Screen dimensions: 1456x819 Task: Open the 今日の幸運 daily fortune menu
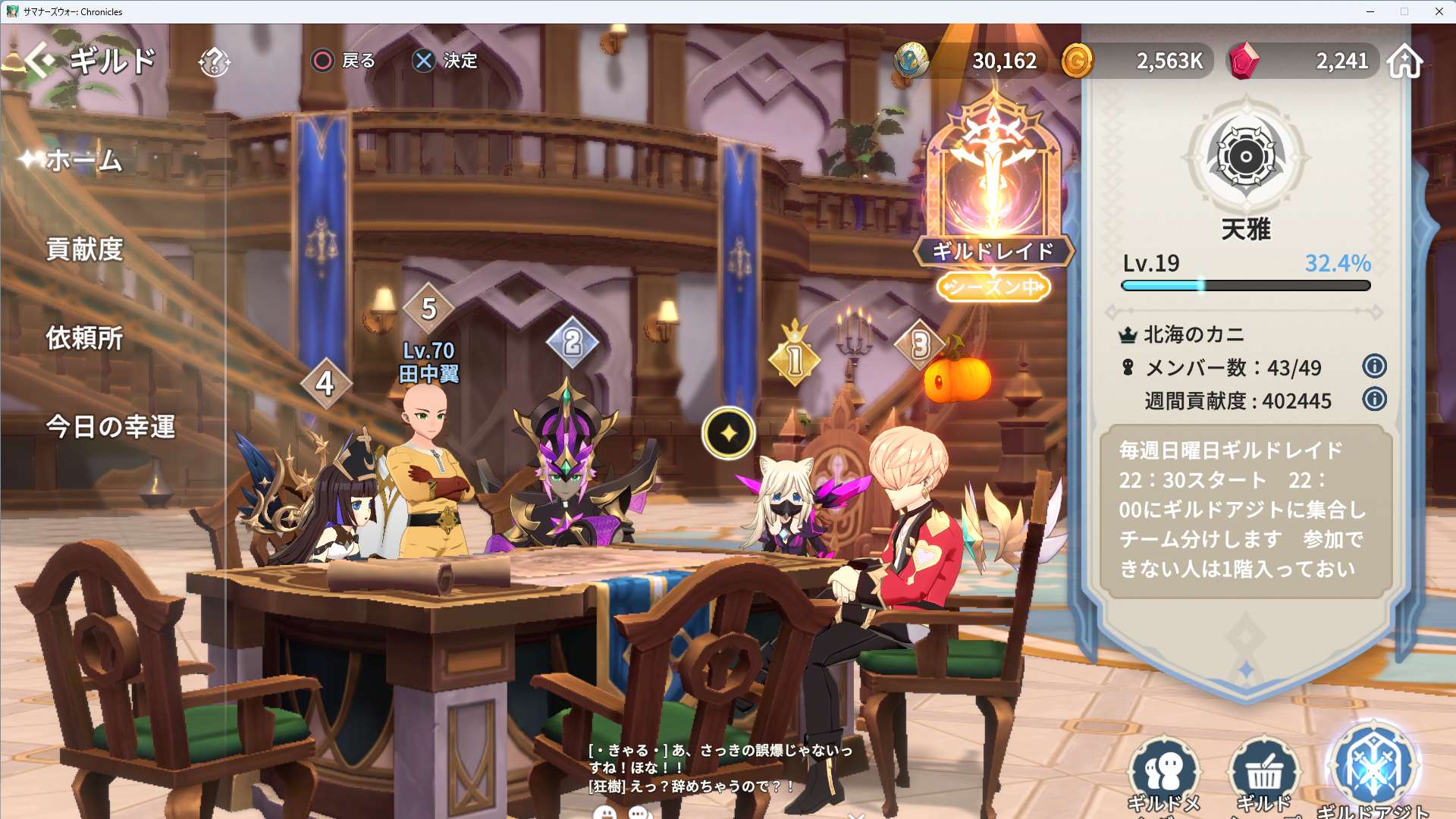pyautogui.click(x=111, y=427)
